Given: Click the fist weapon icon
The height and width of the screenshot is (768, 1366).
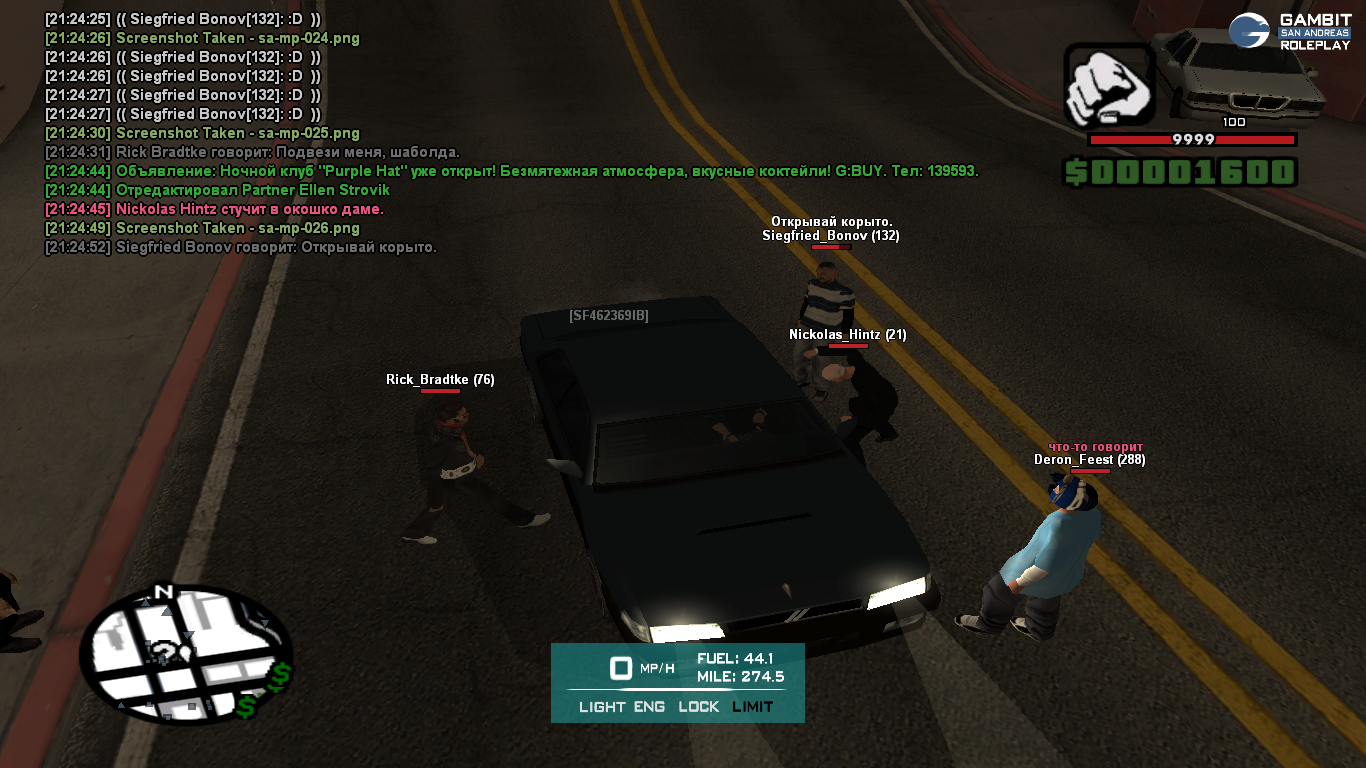Looking at the screenshot, I should (x=1107, y=85).
